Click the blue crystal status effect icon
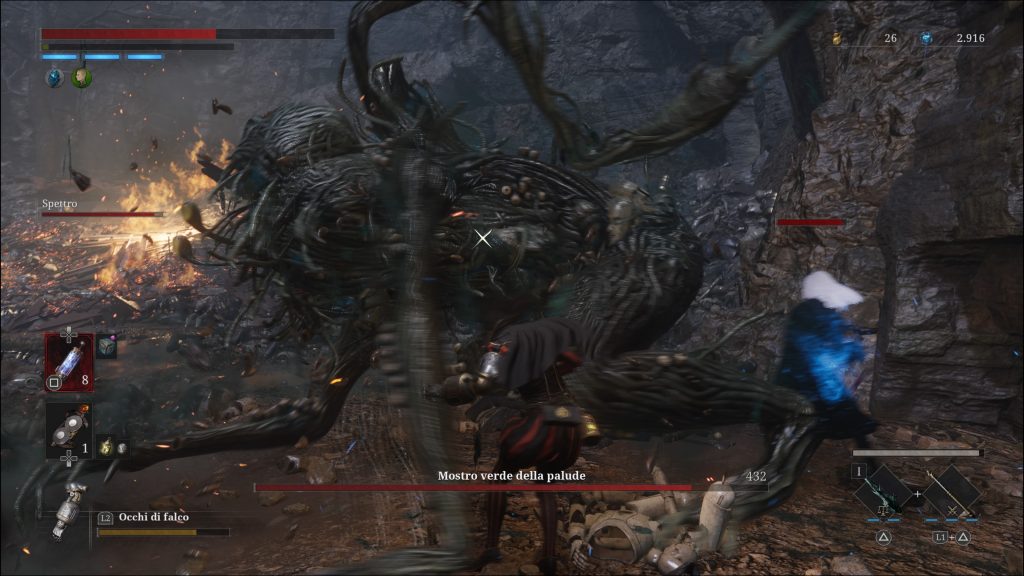 pos(55,77)
